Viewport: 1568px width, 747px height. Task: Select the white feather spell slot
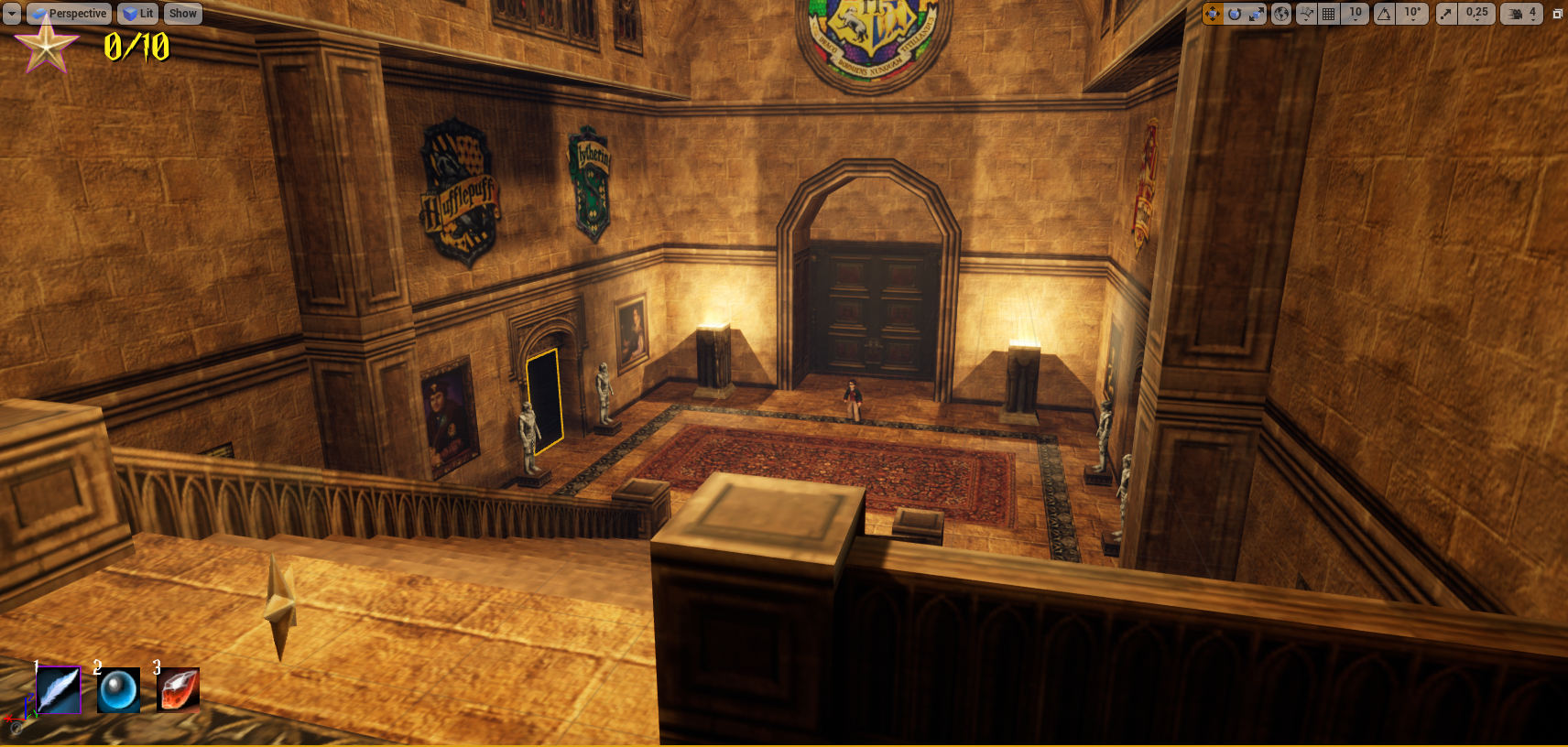[x=59, y=689]
